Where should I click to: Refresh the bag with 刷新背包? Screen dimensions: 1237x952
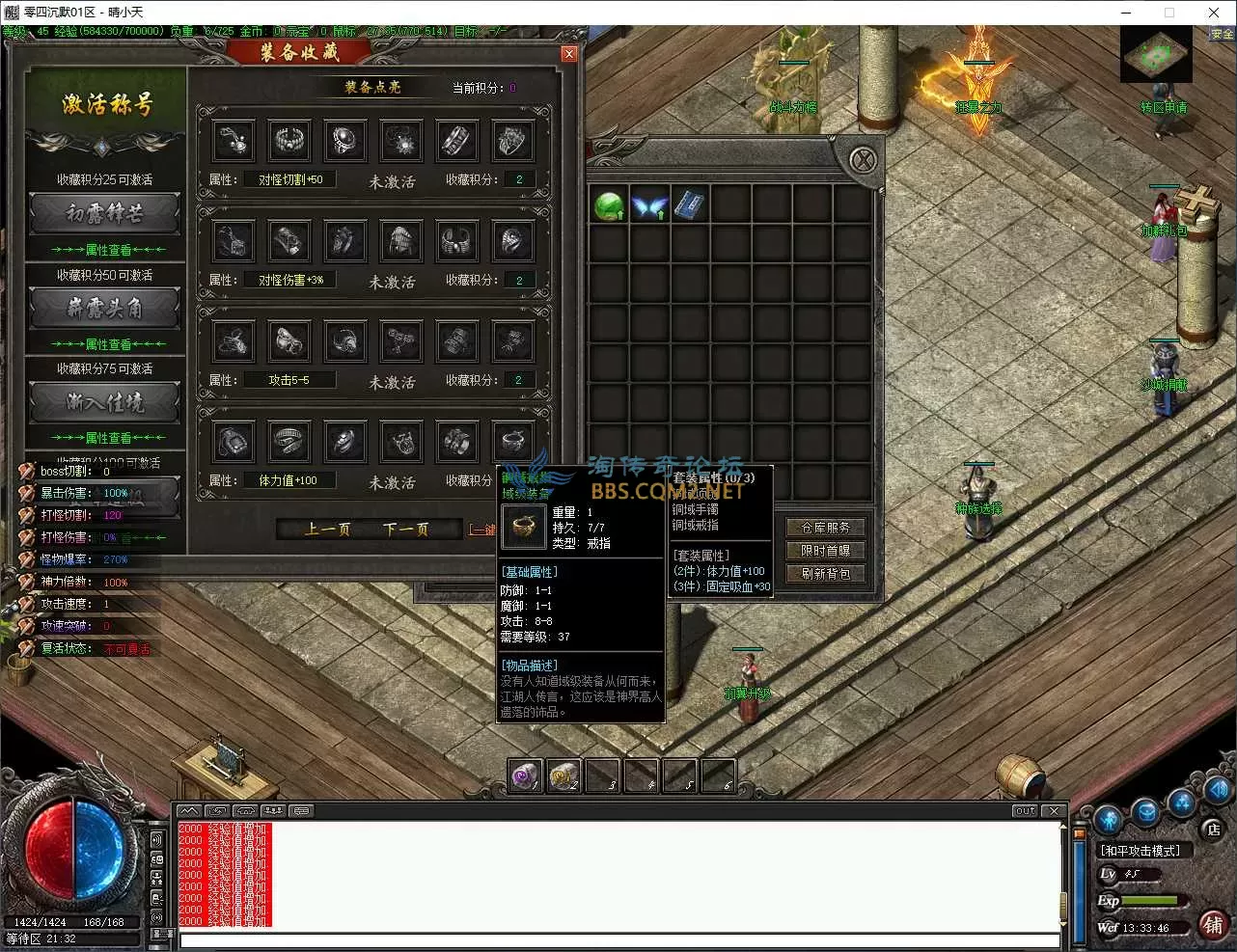click(x=826, y=574)
